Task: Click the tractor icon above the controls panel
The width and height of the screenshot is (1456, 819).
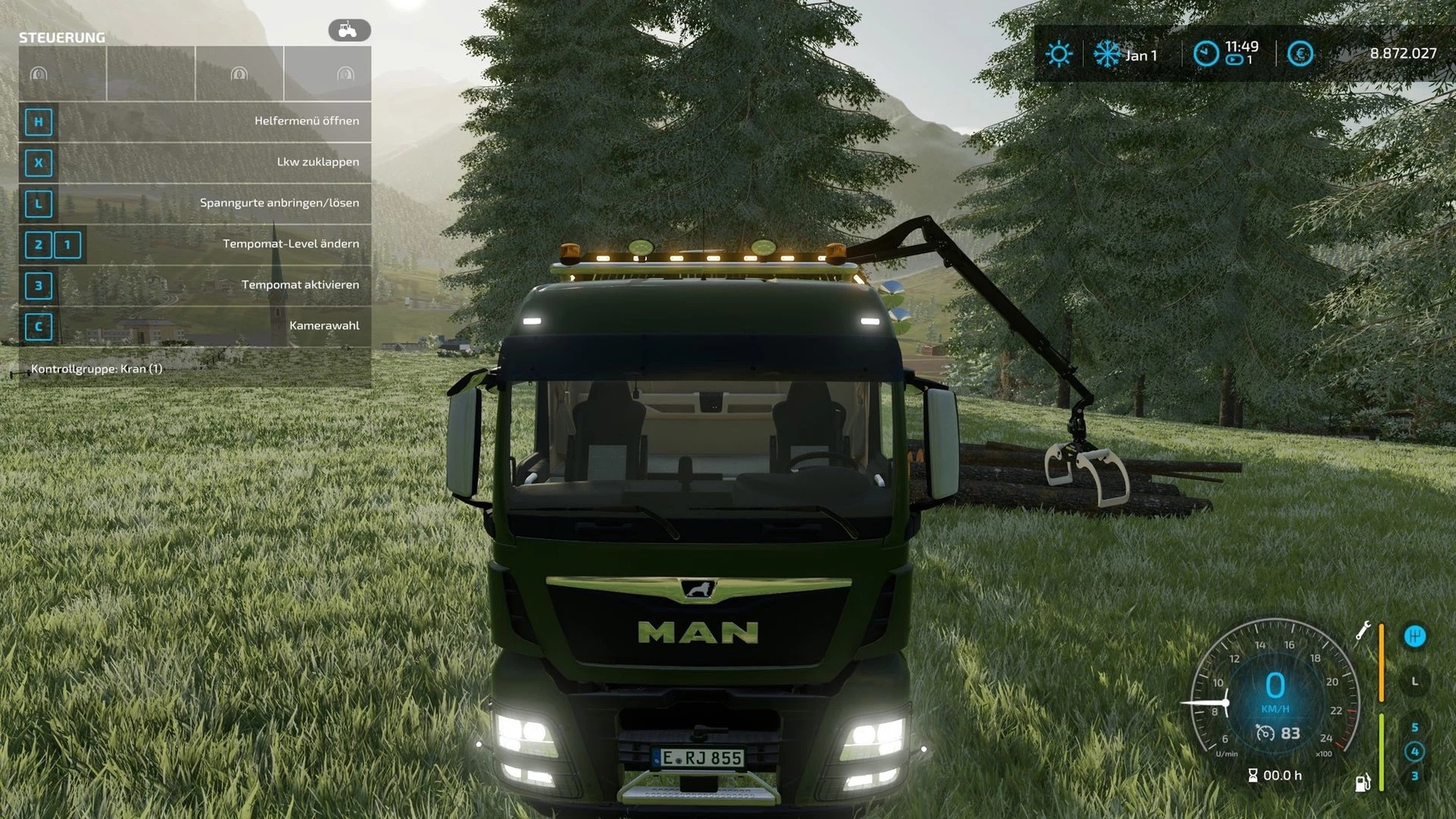Action: click(349, 31)
